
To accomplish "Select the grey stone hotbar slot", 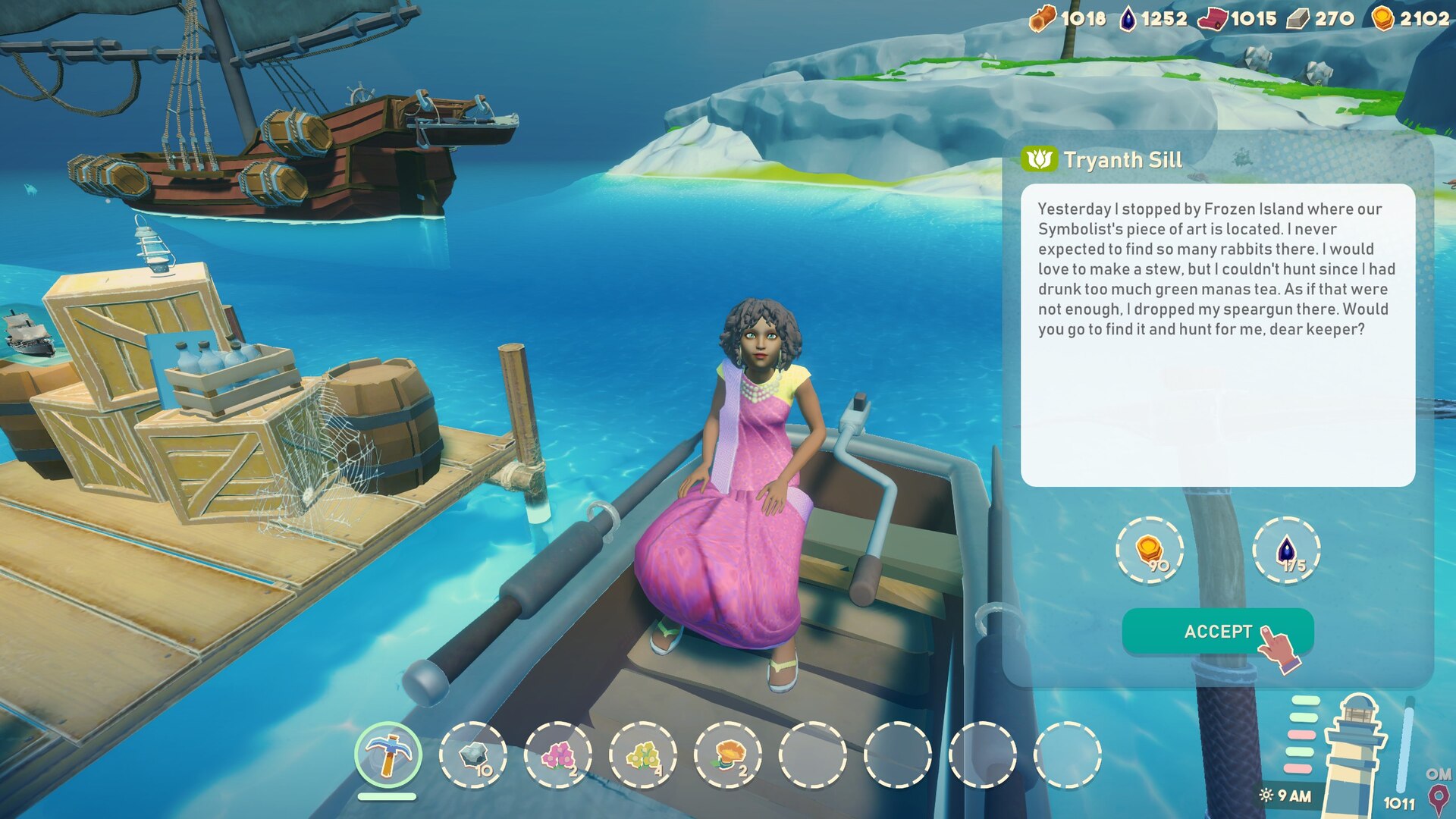I will click(473, 755).
